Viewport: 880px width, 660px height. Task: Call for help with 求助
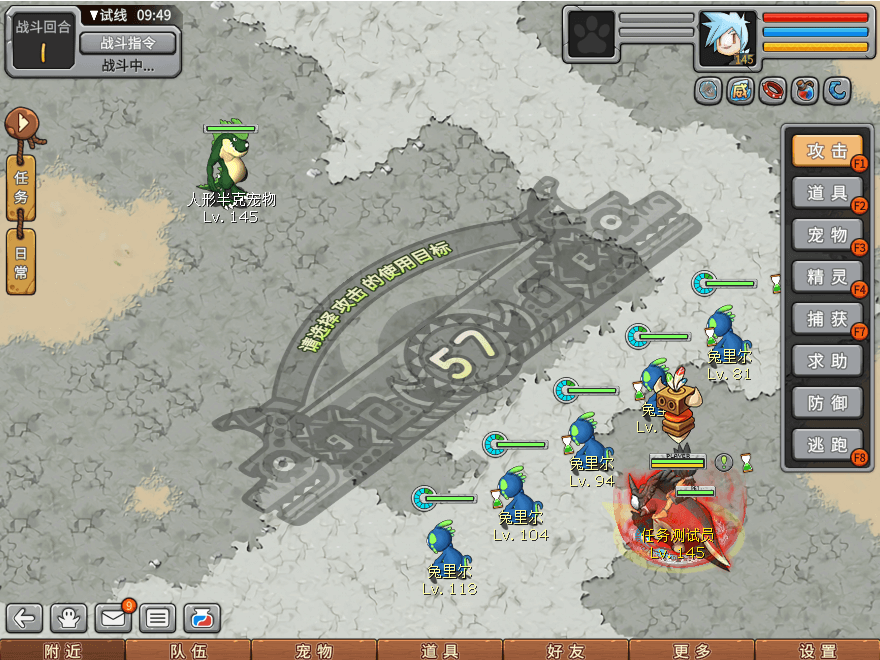827,361
